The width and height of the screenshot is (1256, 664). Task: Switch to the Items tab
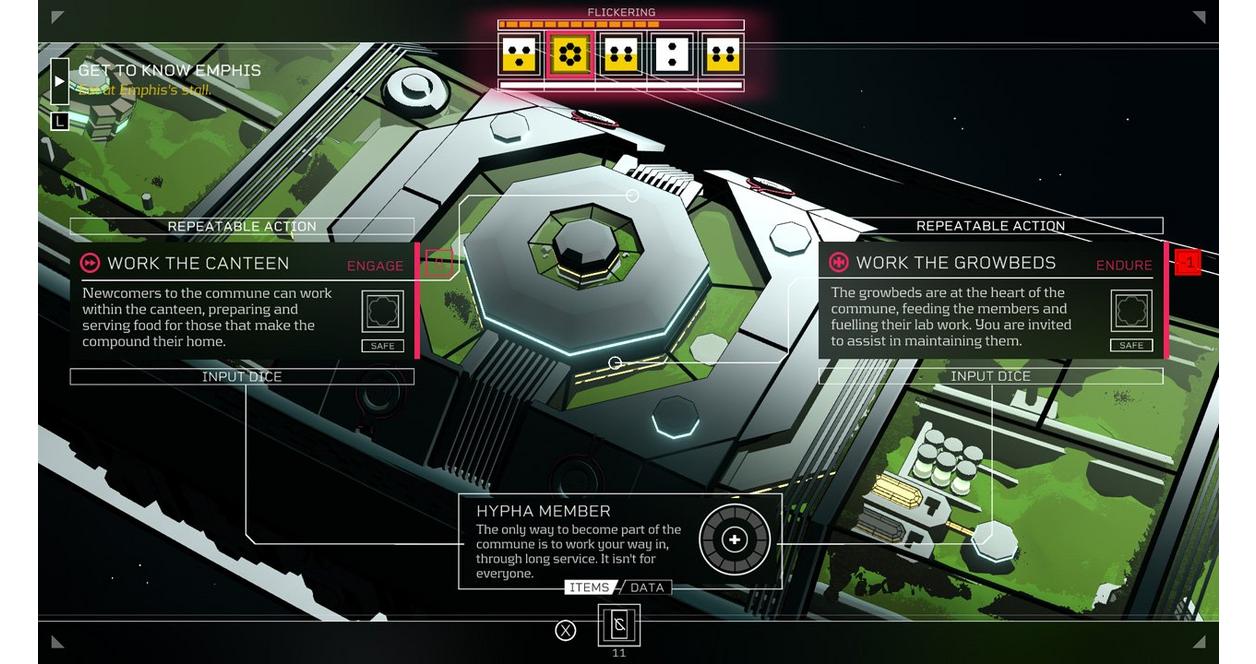(589, 588)
